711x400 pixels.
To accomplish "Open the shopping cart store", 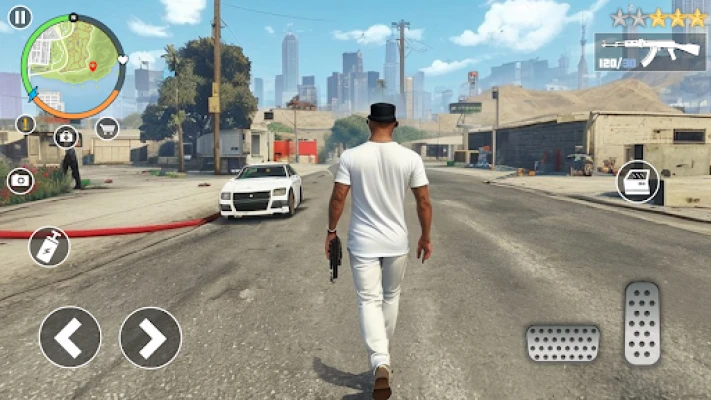I will click(107, 127).
